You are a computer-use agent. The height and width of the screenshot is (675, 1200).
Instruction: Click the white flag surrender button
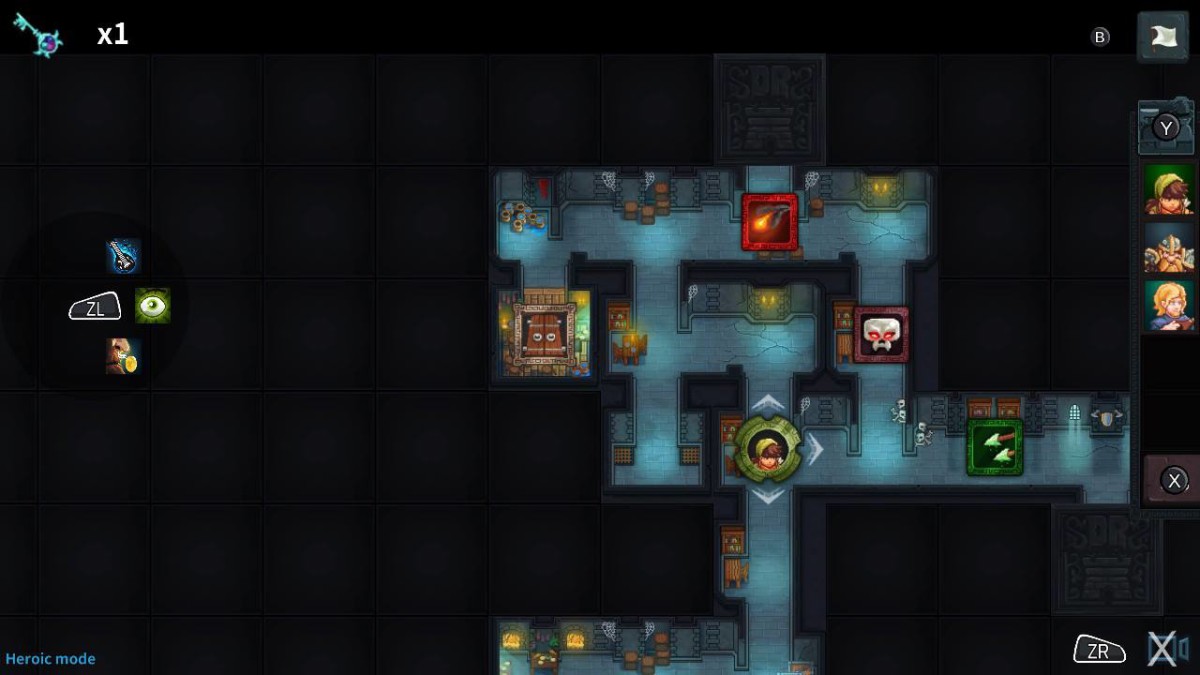1162,37
